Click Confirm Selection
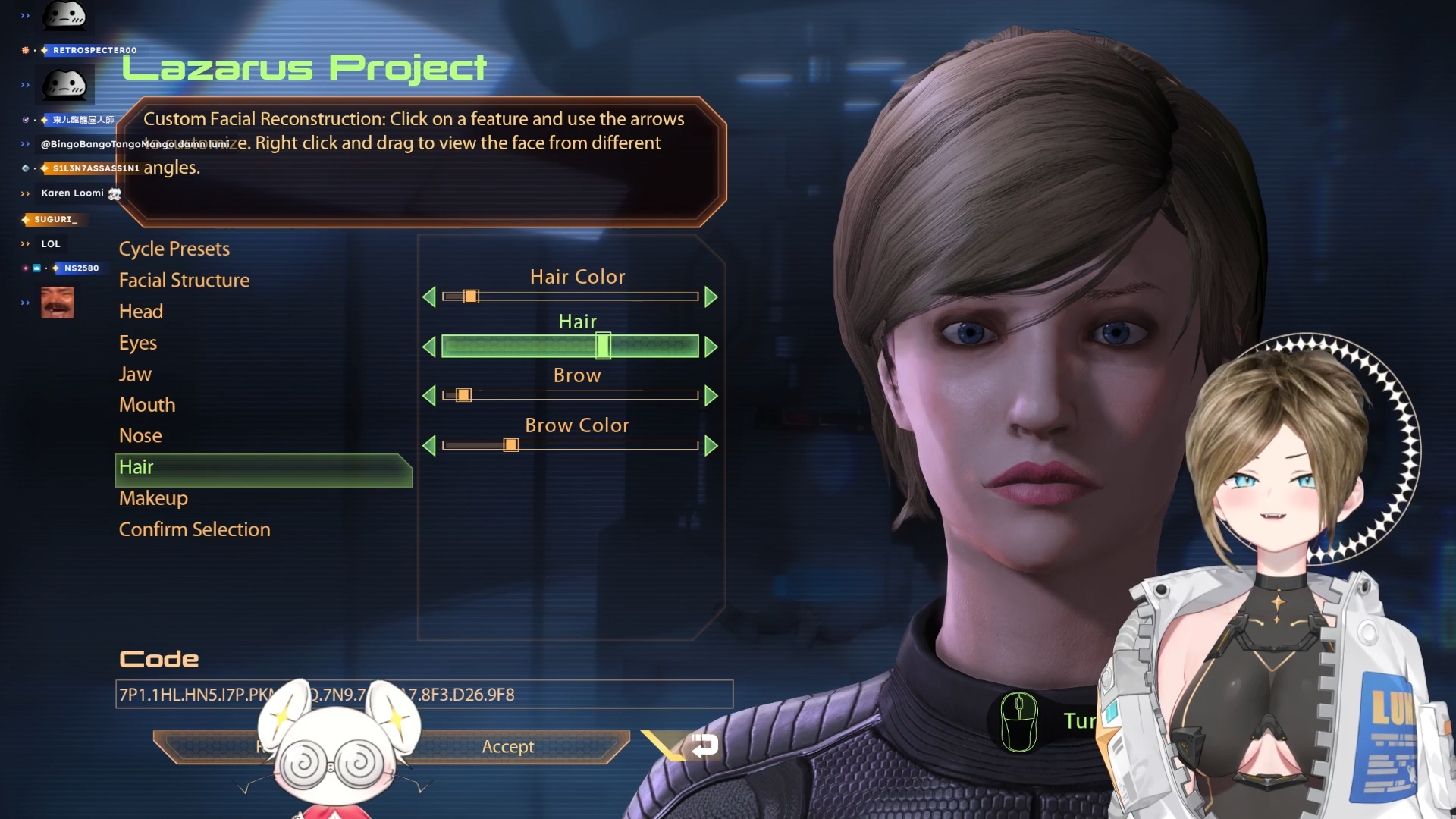The height and width of the screenshot is (819, 1456). (194, 529)
